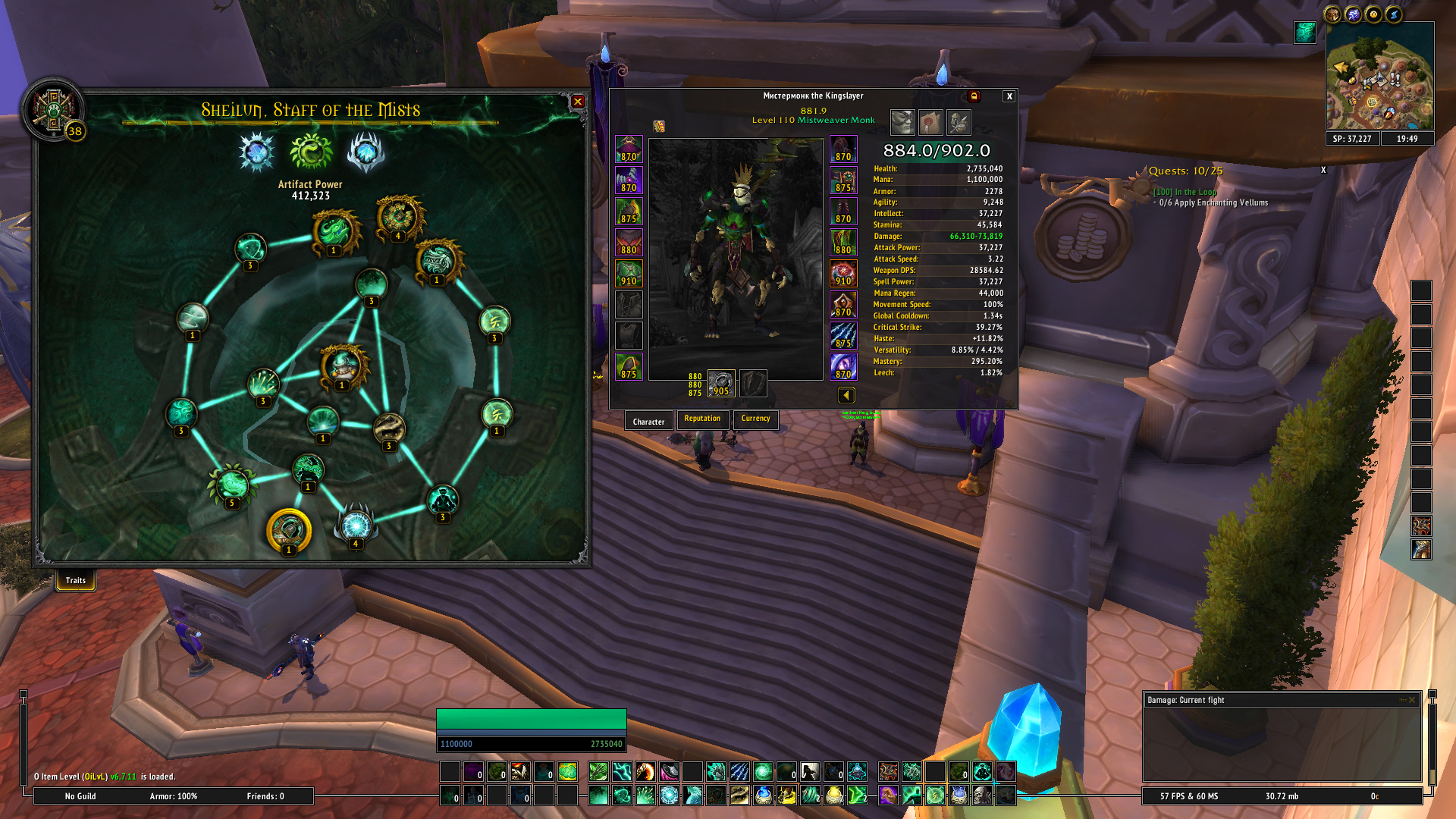Click the No Guild info panel
Viewport: 1456px width, 819px height.
(80, 796)
